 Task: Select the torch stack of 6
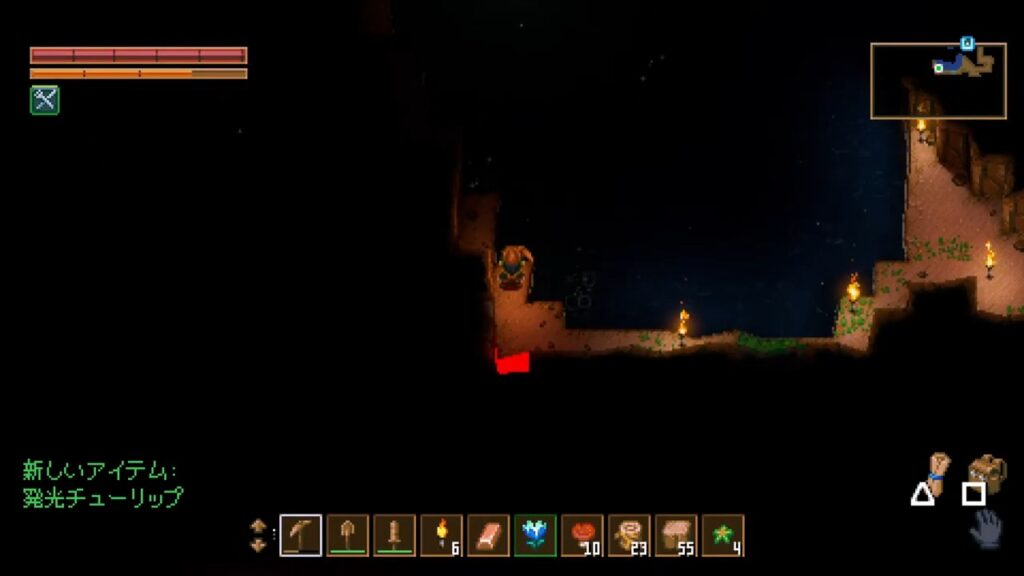pyautogui.click(x=442, y=535)
